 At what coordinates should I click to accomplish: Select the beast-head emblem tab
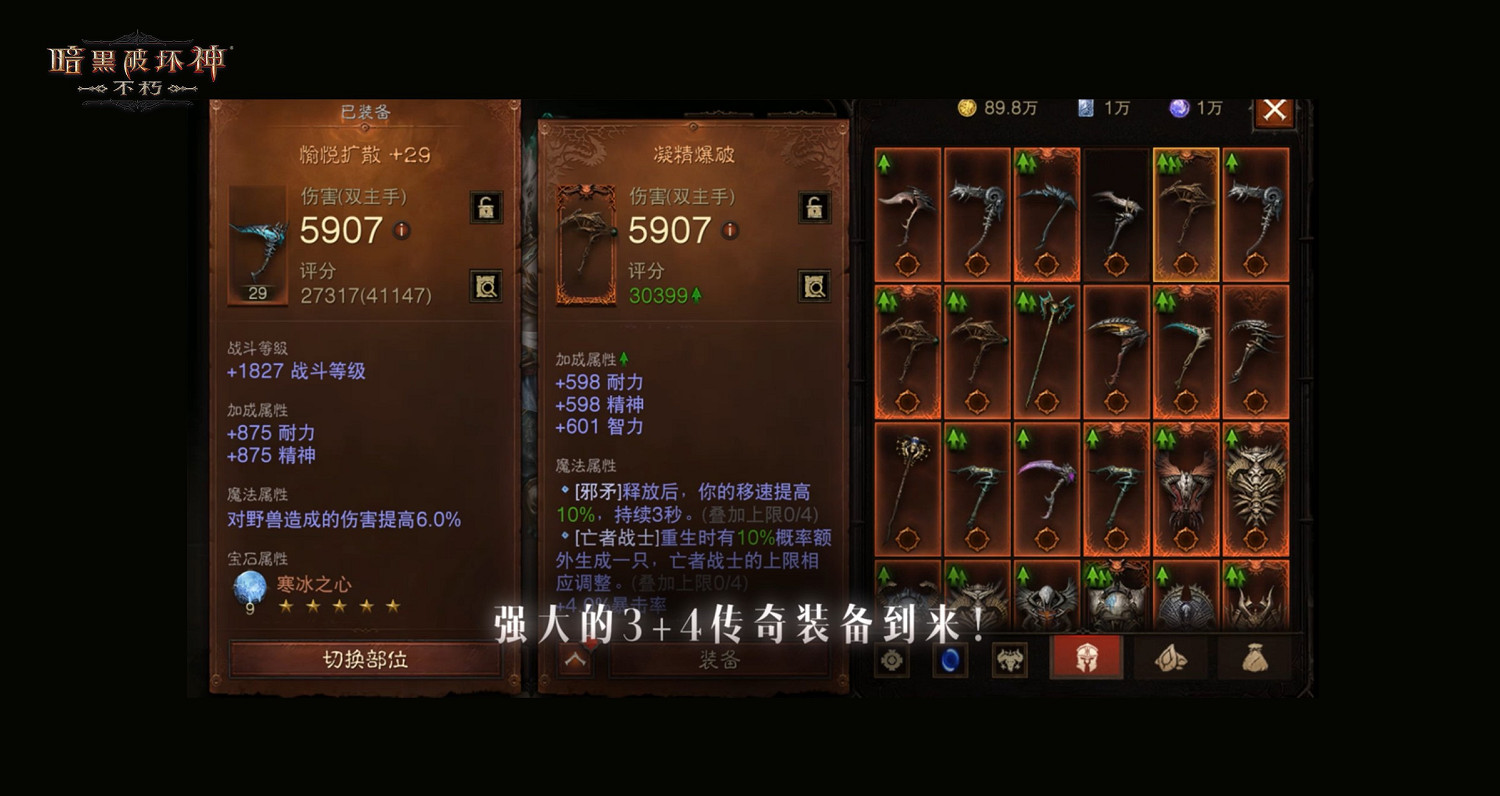1011,658
